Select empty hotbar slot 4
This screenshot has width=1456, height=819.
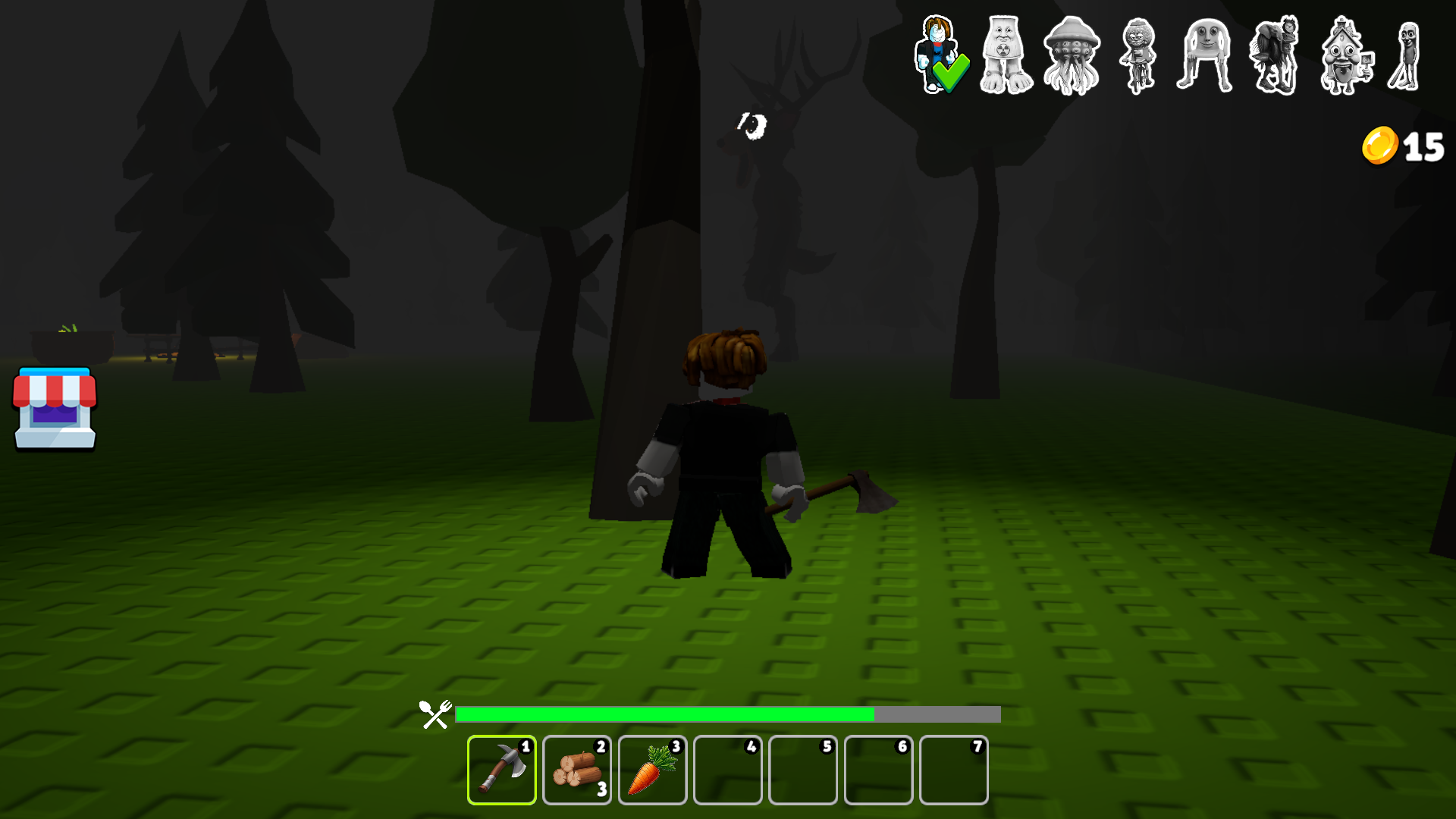[727, 770]
